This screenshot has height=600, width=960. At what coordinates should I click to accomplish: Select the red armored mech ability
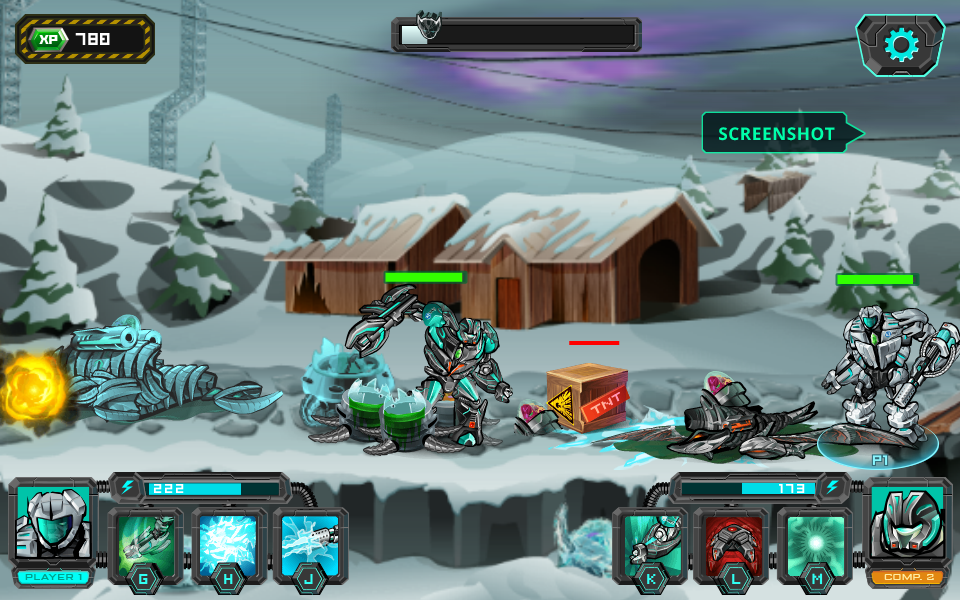[731, 544]
